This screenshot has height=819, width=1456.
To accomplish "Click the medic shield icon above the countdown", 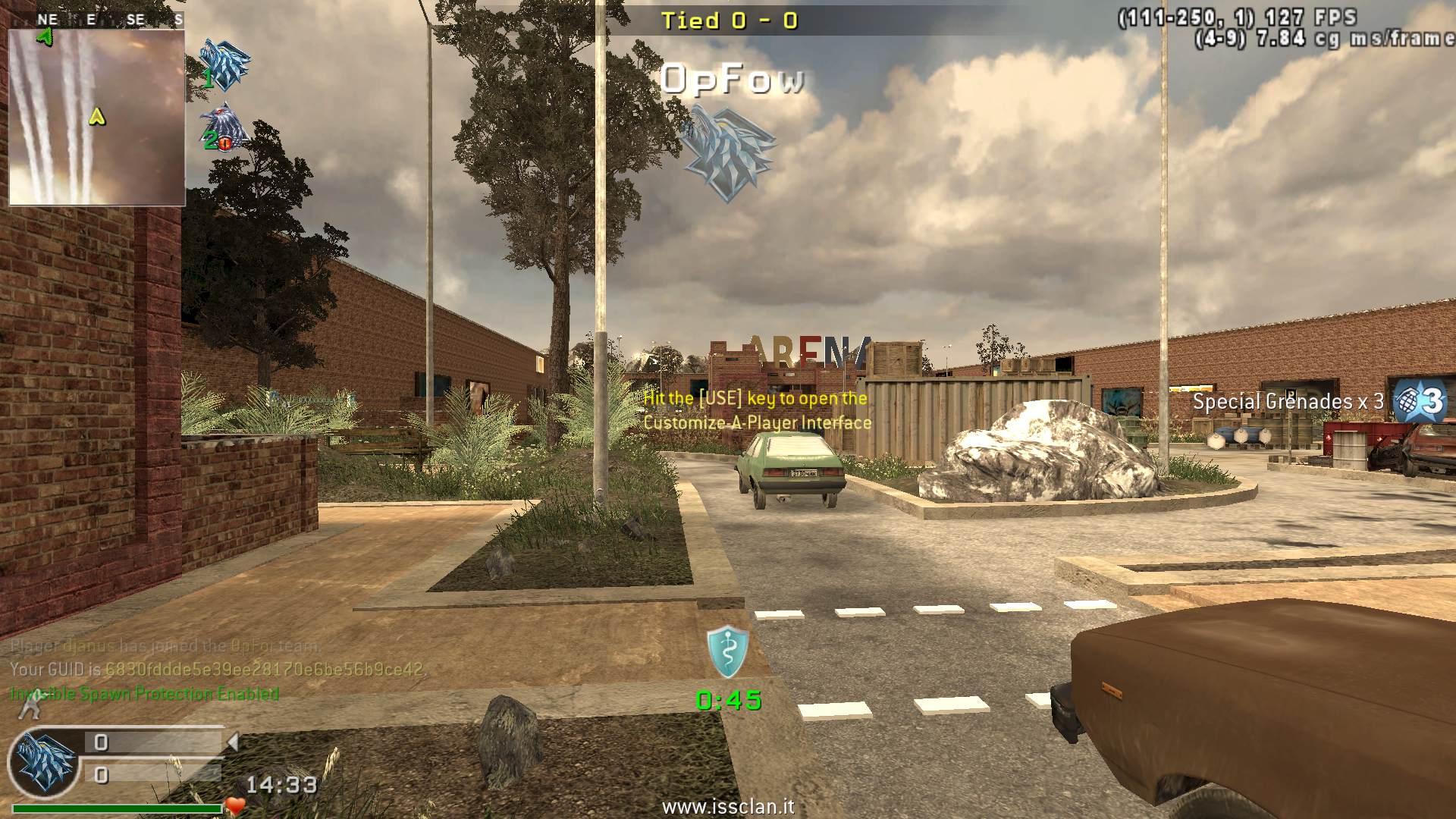I will (x=728, y=651).
